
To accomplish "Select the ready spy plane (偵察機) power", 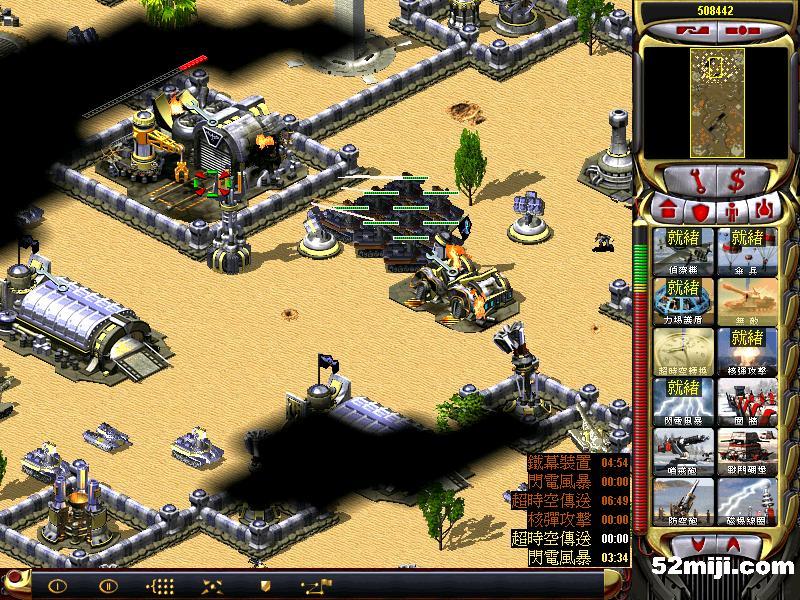I will [685, 251].
